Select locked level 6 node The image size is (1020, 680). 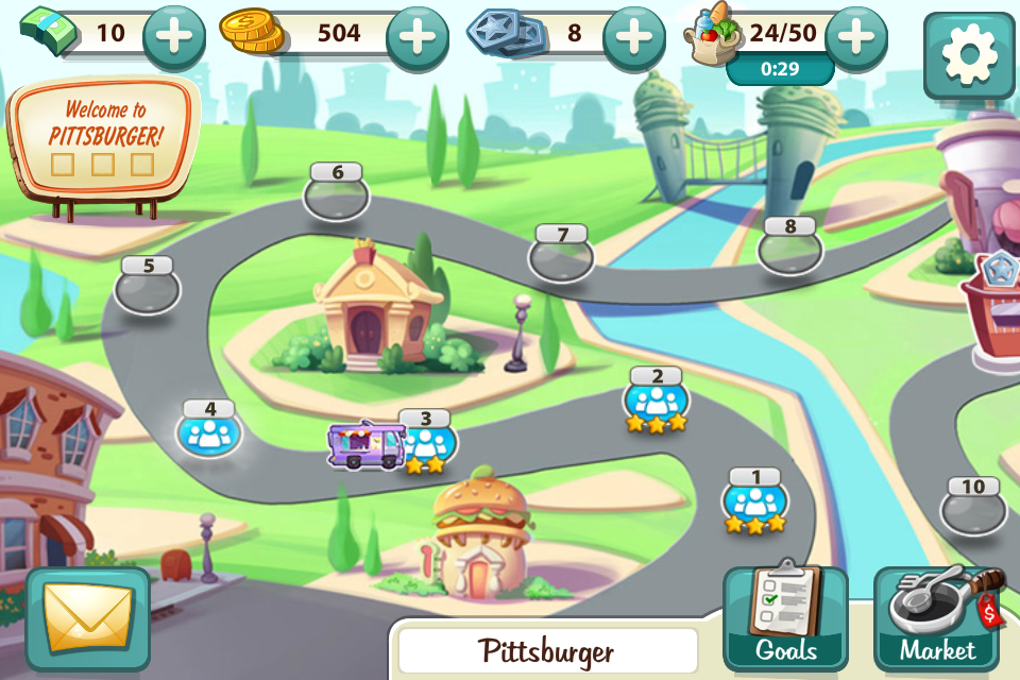tap(337, 194)
